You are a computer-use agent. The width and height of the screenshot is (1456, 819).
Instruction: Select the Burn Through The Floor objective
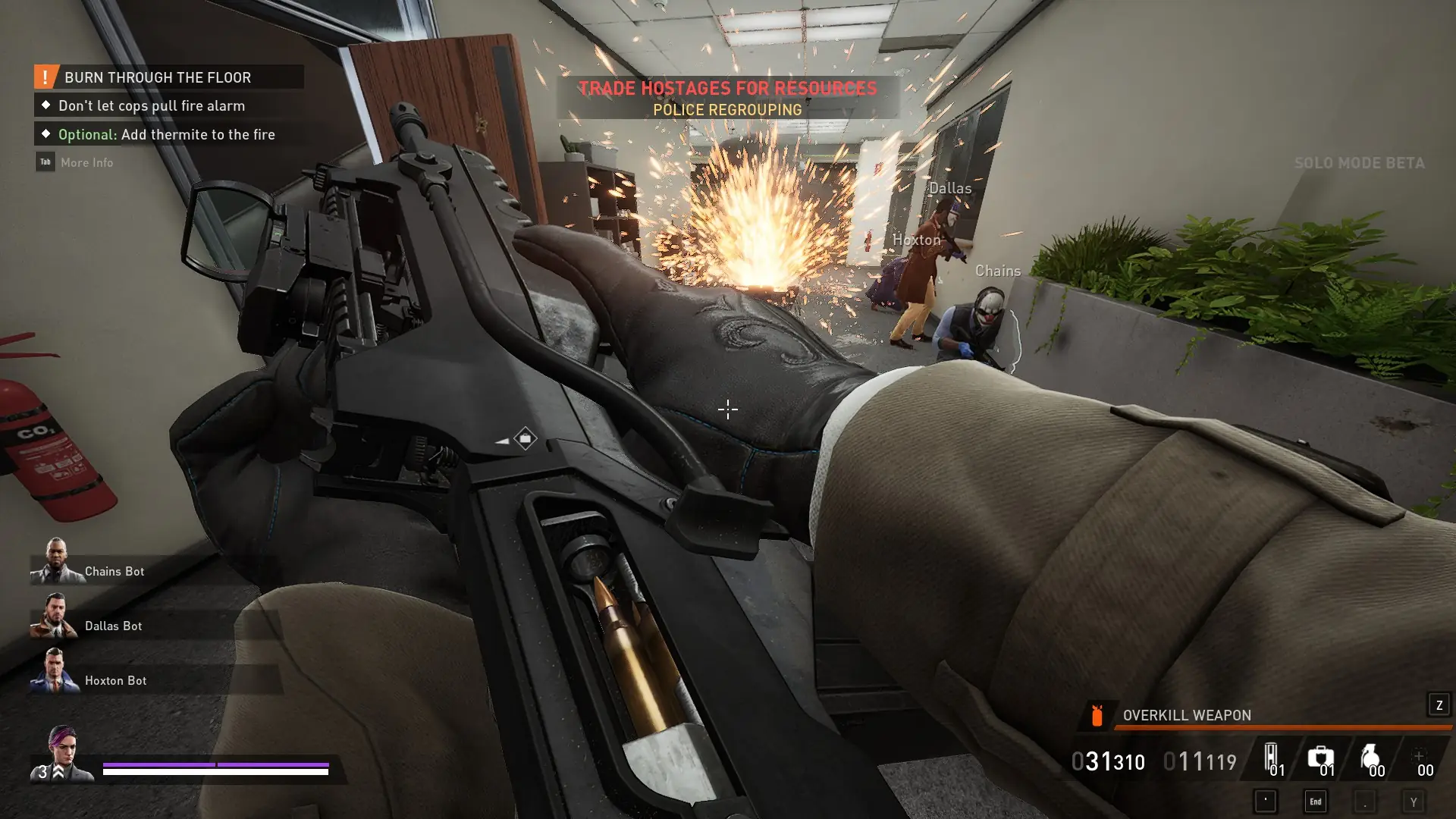click(x=158, y=77)
